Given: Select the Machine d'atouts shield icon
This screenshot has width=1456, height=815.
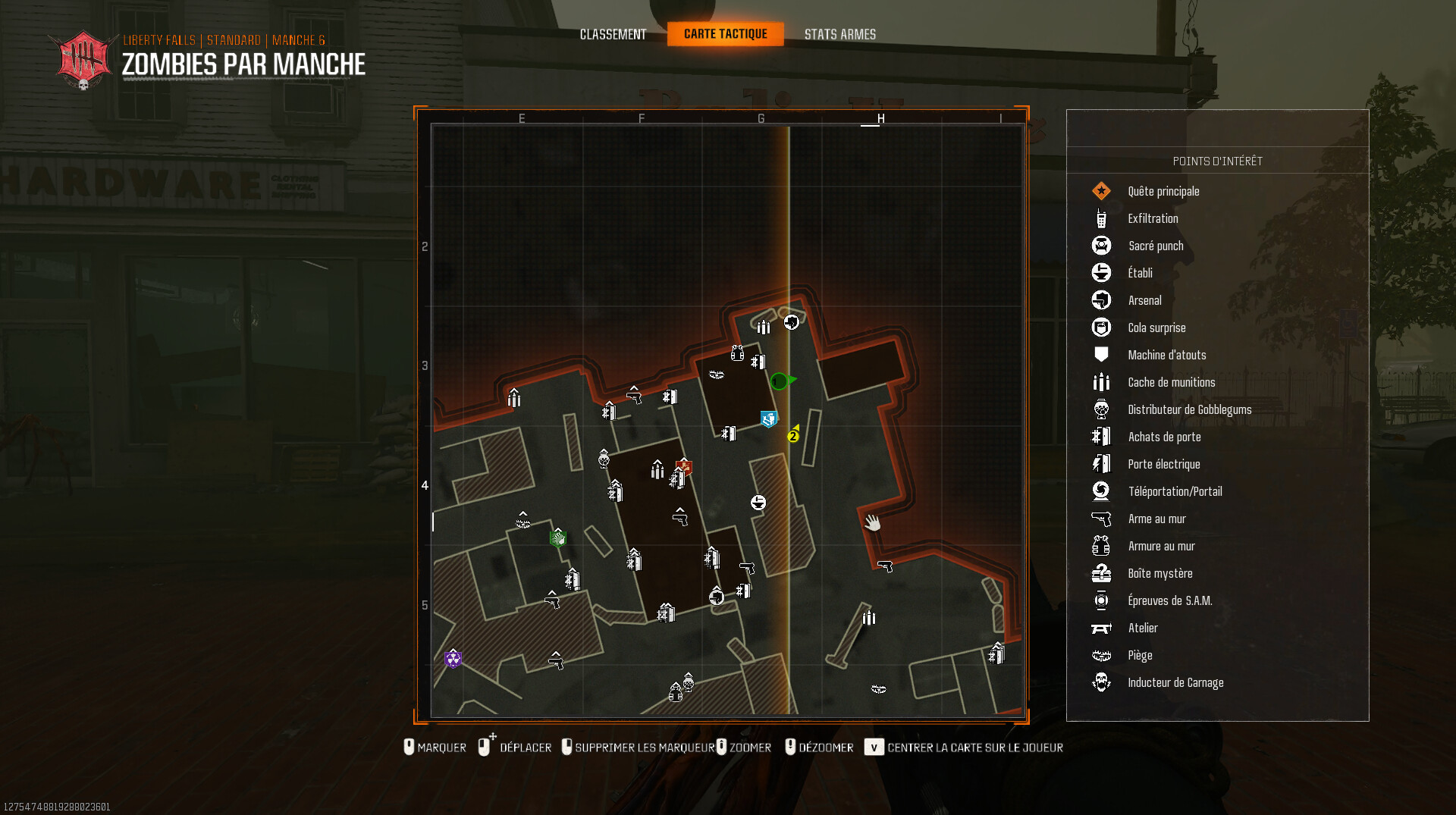Looking at the screenshot, I should 1101,354.
